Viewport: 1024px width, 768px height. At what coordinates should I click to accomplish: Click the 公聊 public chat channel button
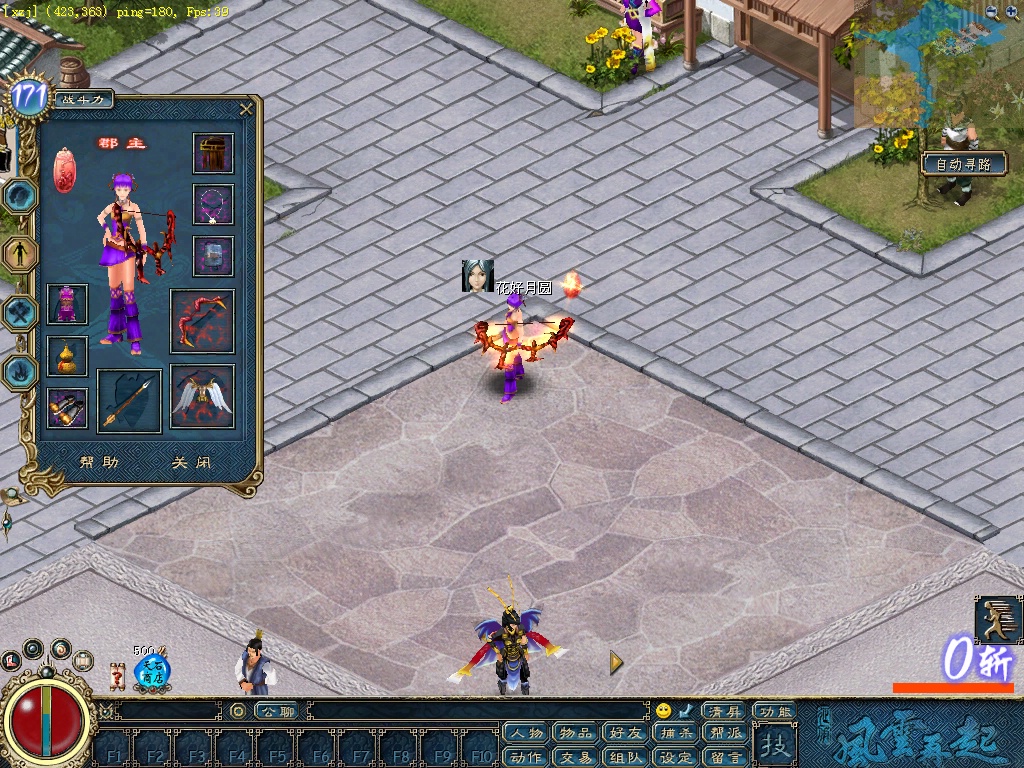[x=278, y=711]
